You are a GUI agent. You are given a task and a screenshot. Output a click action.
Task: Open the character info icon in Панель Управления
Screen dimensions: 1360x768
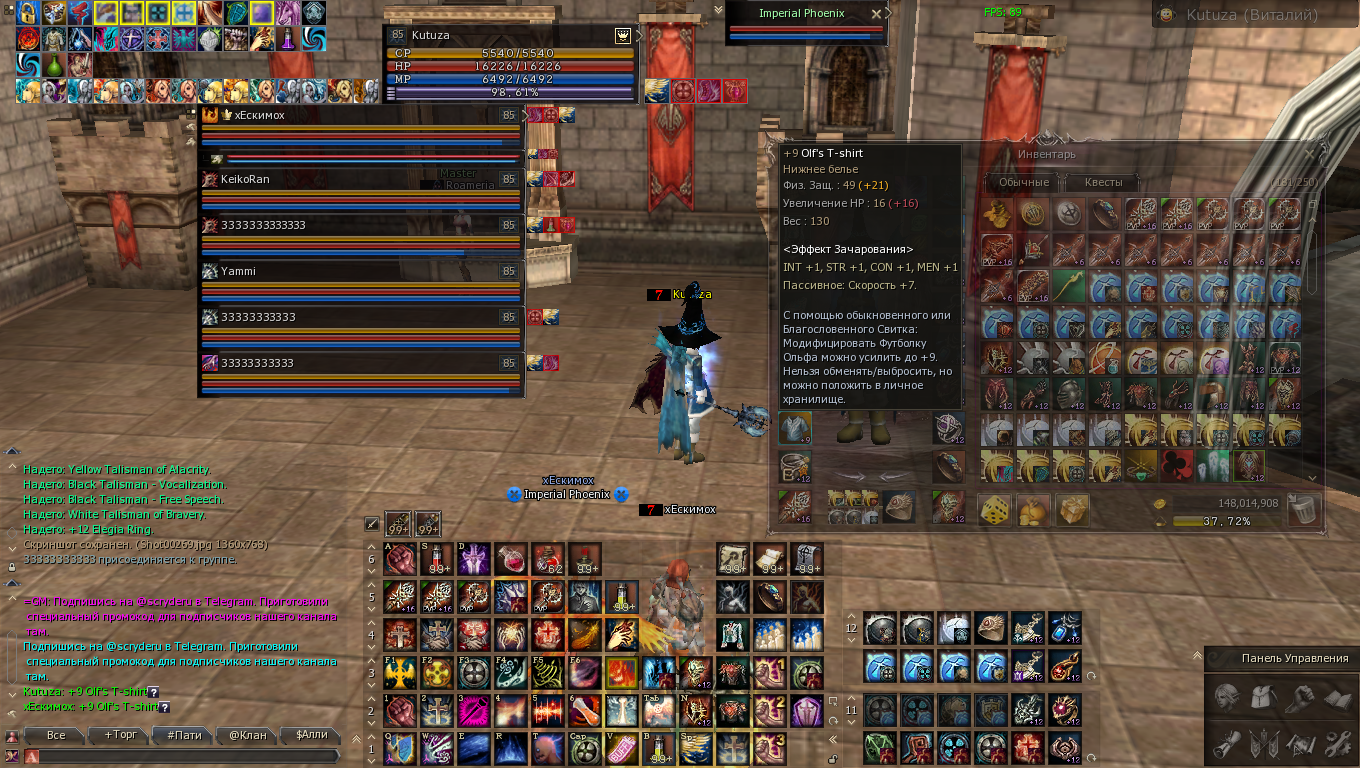[x=1227, y=697]
